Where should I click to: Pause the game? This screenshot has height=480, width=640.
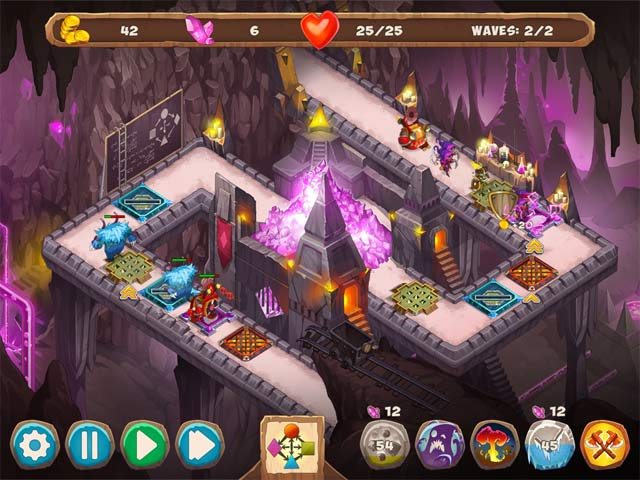(89, 444)
